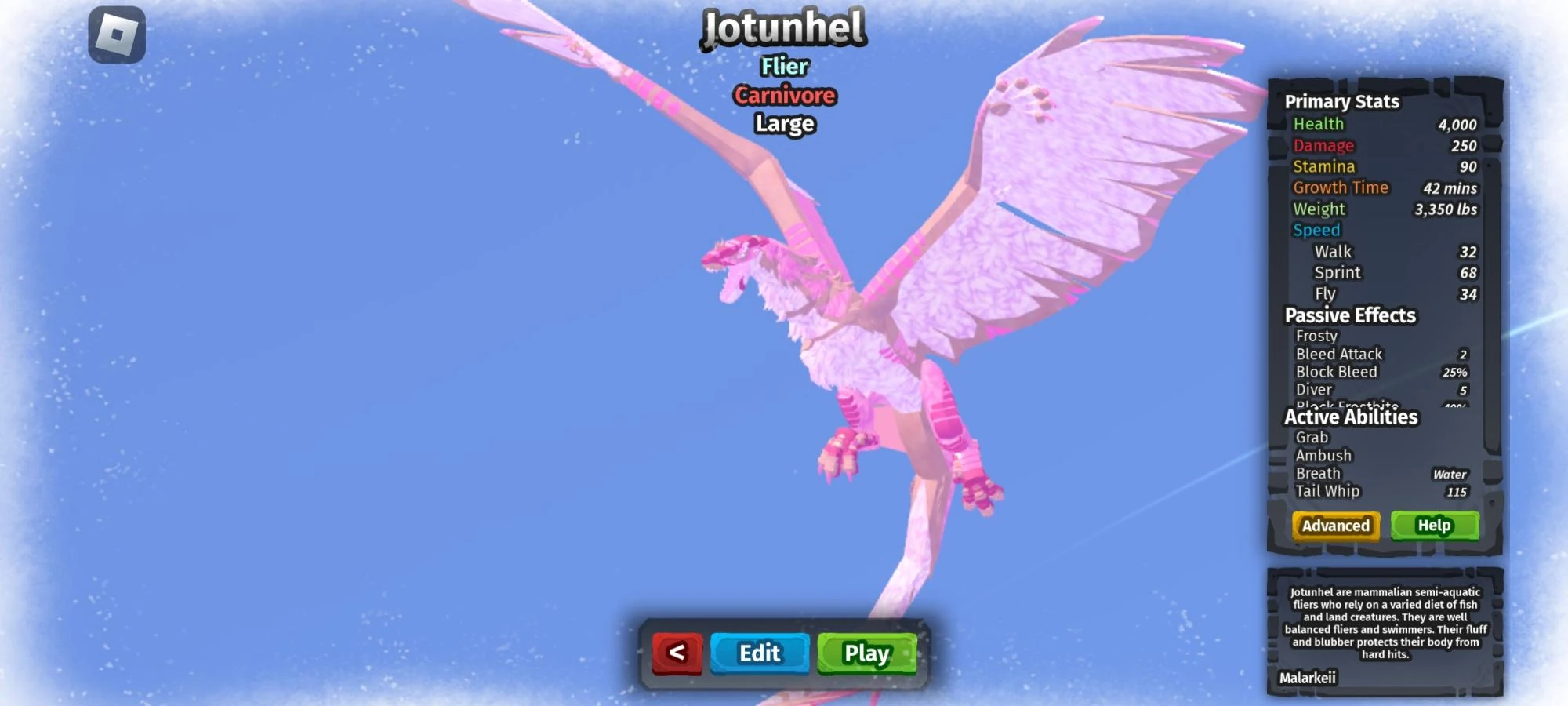1568x706 pixels.
Task: Expand the Active Abilities section
Action: click(x=1350, y=417)
